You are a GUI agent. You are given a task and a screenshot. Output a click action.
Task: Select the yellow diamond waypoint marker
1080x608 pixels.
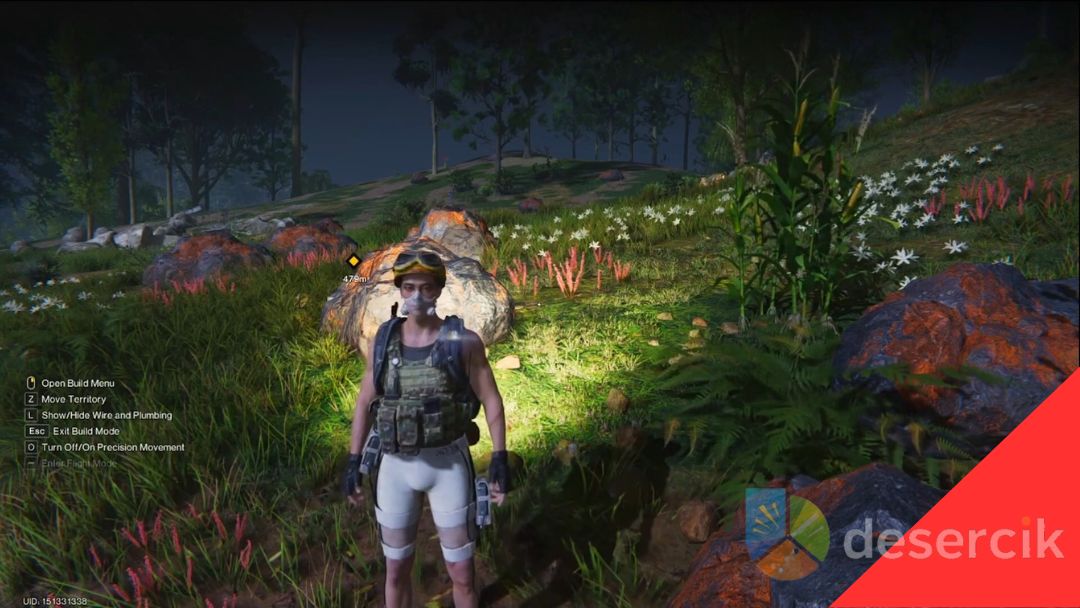353,262
